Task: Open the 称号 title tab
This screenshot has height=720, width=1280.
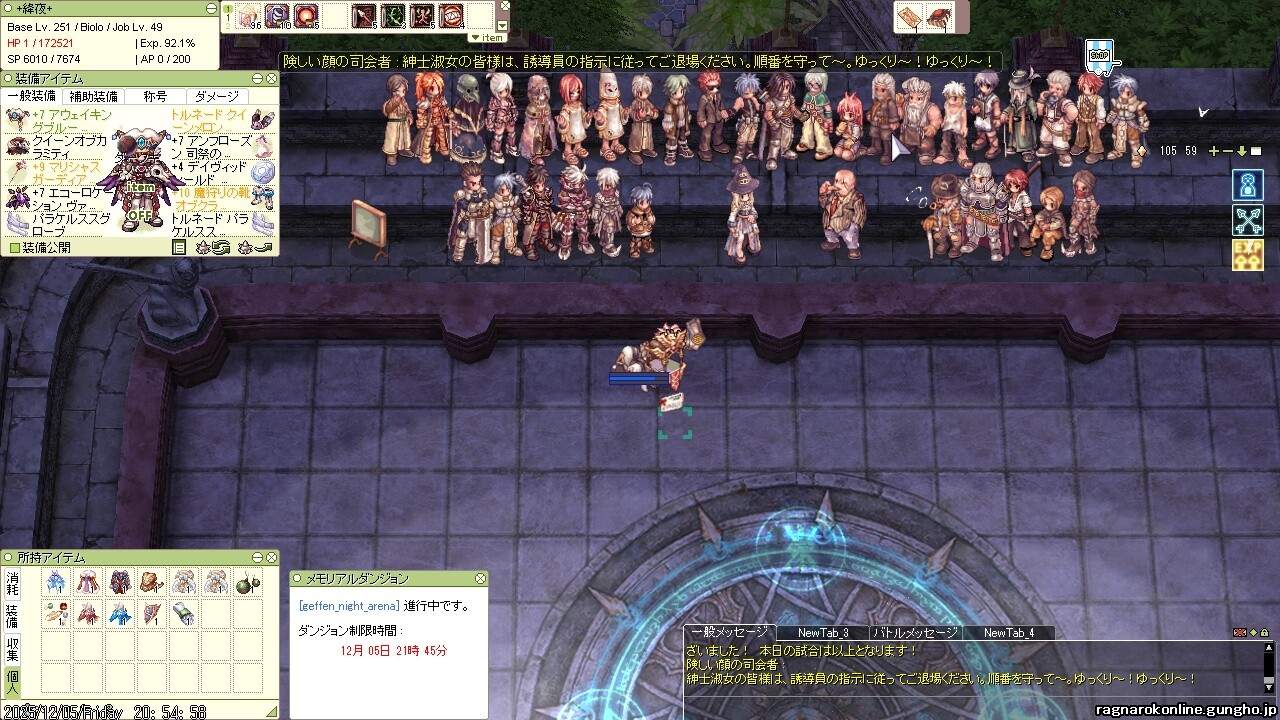Action: coord(155,97)
